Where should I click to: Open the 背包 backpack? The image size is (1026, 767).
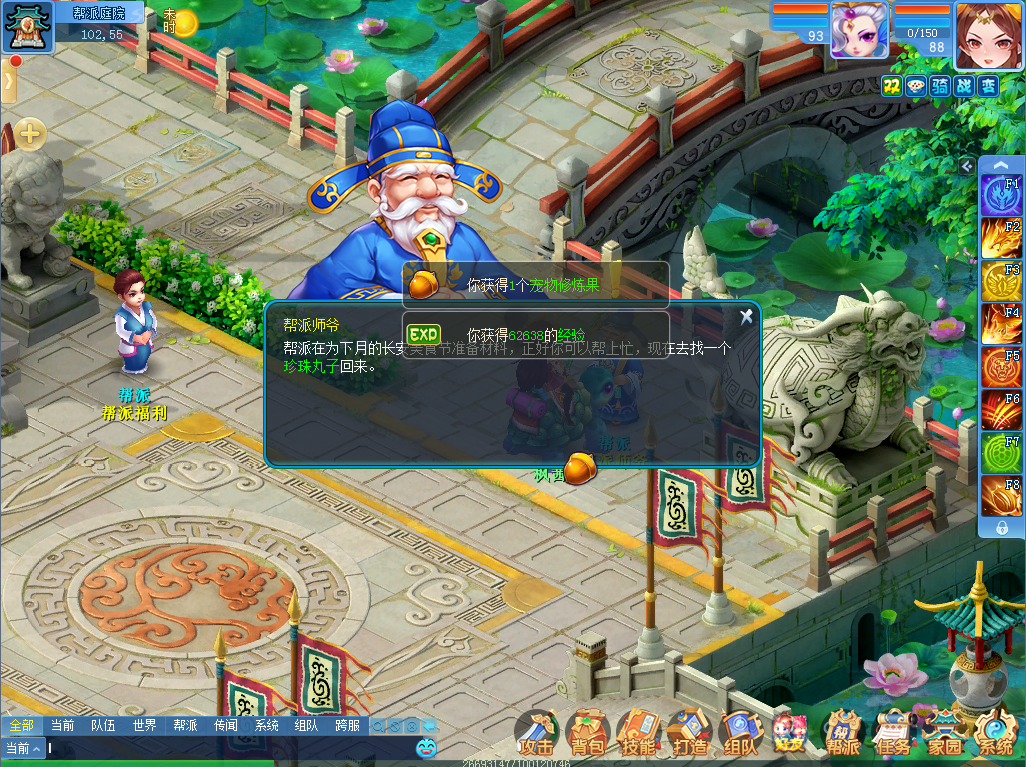[588, 735]
